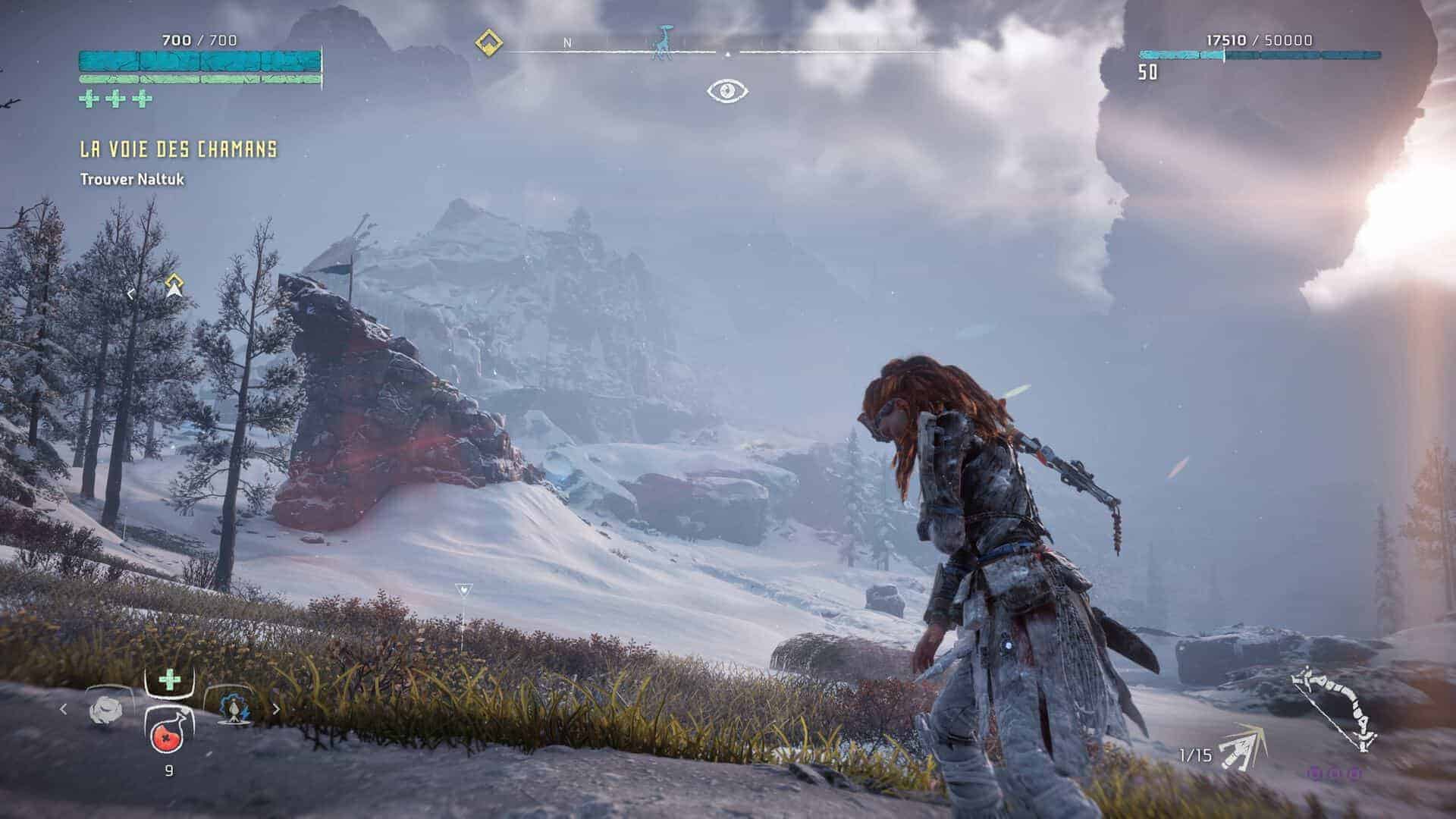Click the yellow quest waypoint marker
This screenshot has width=1456, height=819.
[x=175, y=285]
